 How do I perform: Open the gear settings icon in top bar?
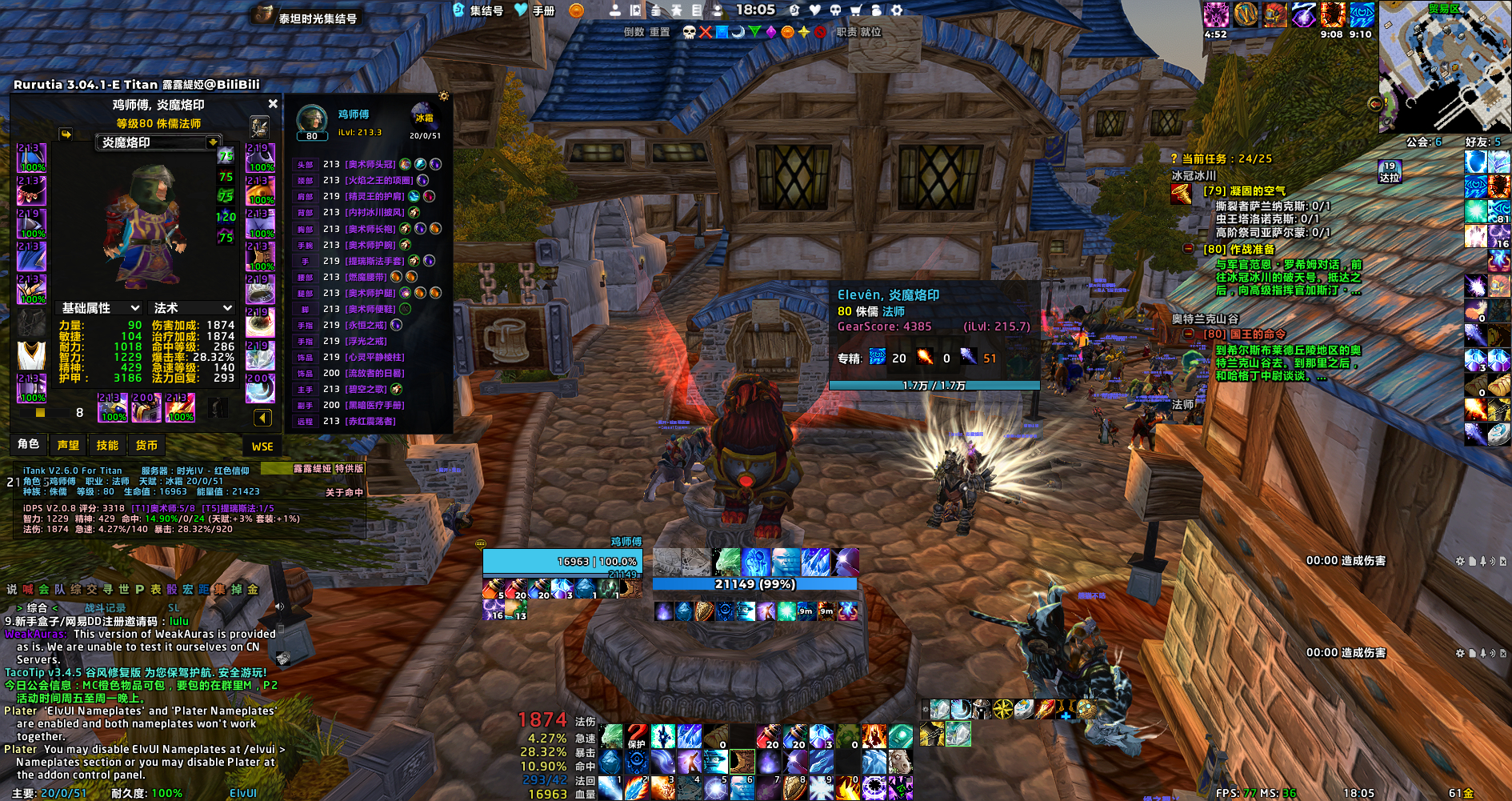click(x=897, y=10)
